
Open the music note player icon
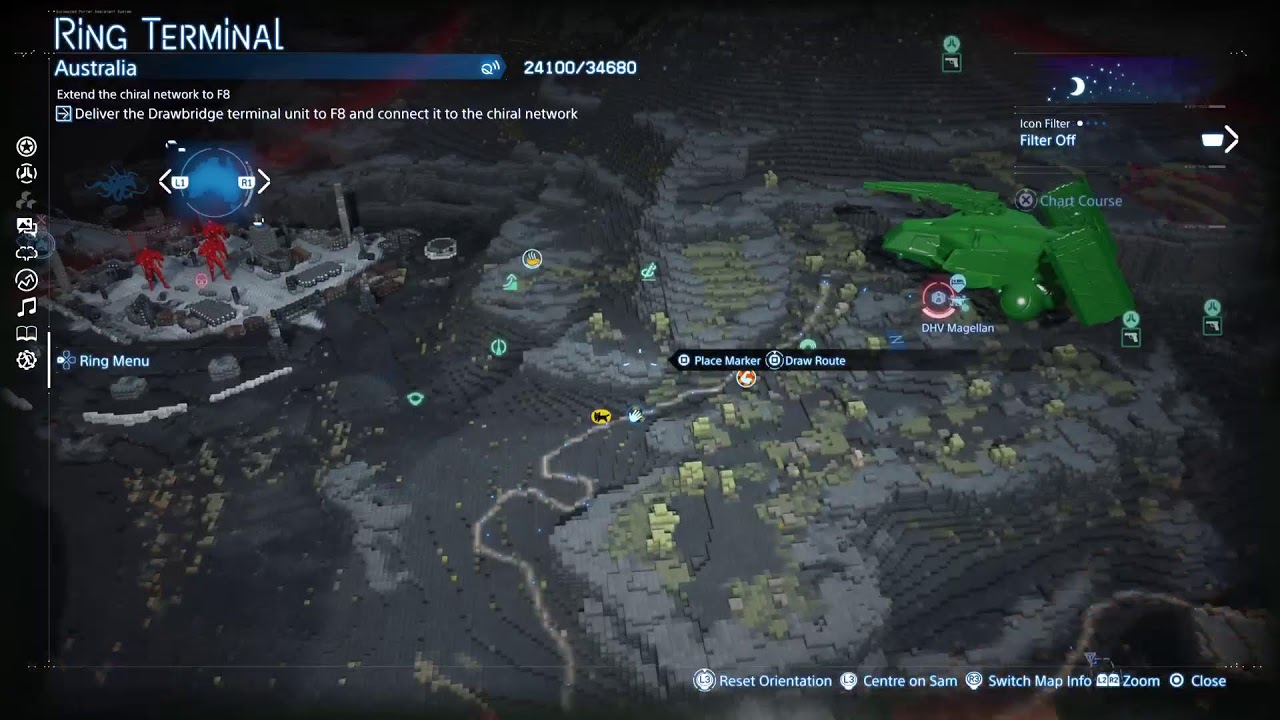pyautogui.click(x=27, y=307)
